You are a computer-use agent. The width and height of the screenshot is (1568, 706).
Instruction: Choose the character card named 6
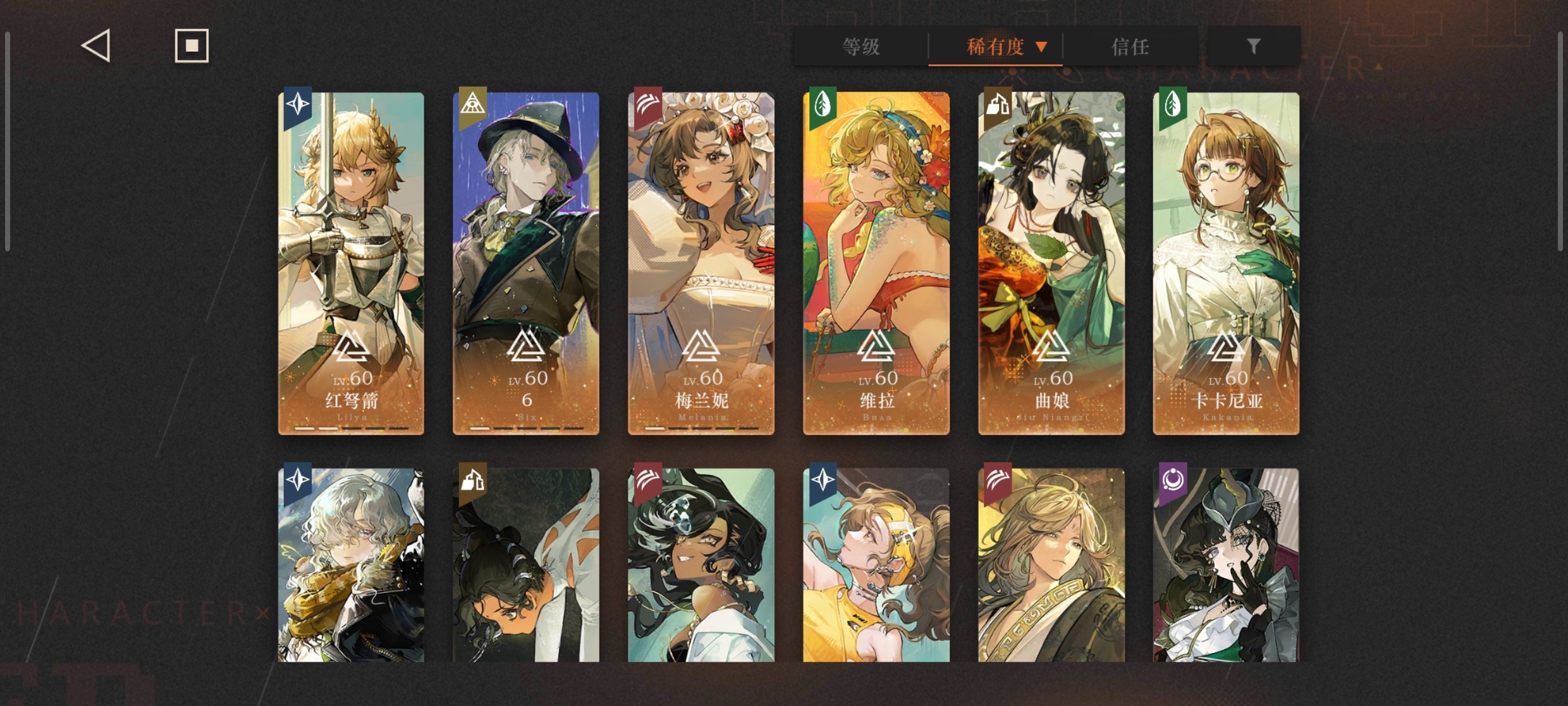tap(526, 263)
